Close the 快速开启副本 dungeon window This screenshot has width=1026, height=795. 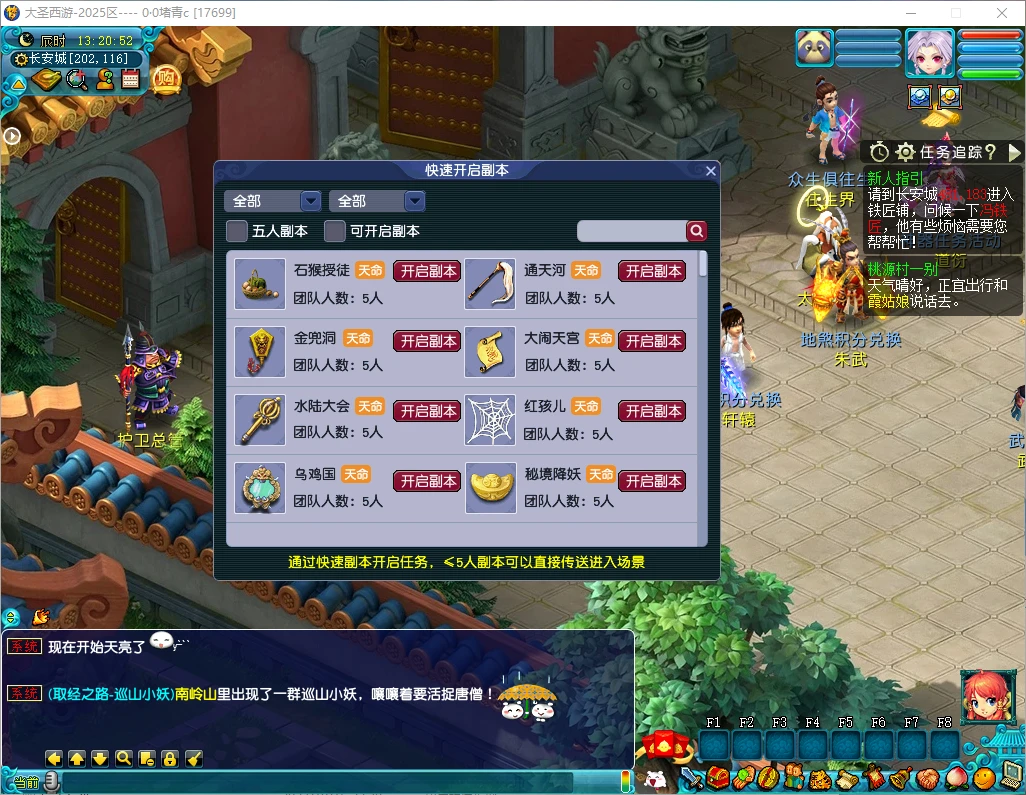711,171
